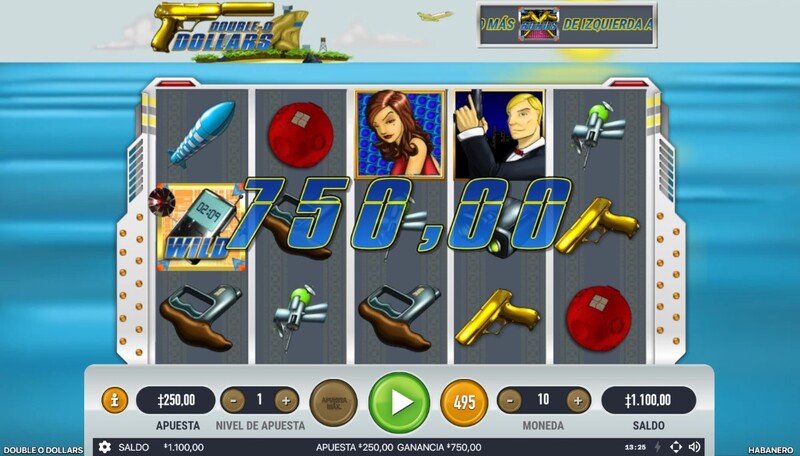Open the orange info paytable button
The width and height of the screenshot is (800, 456).
pos(115,400)
